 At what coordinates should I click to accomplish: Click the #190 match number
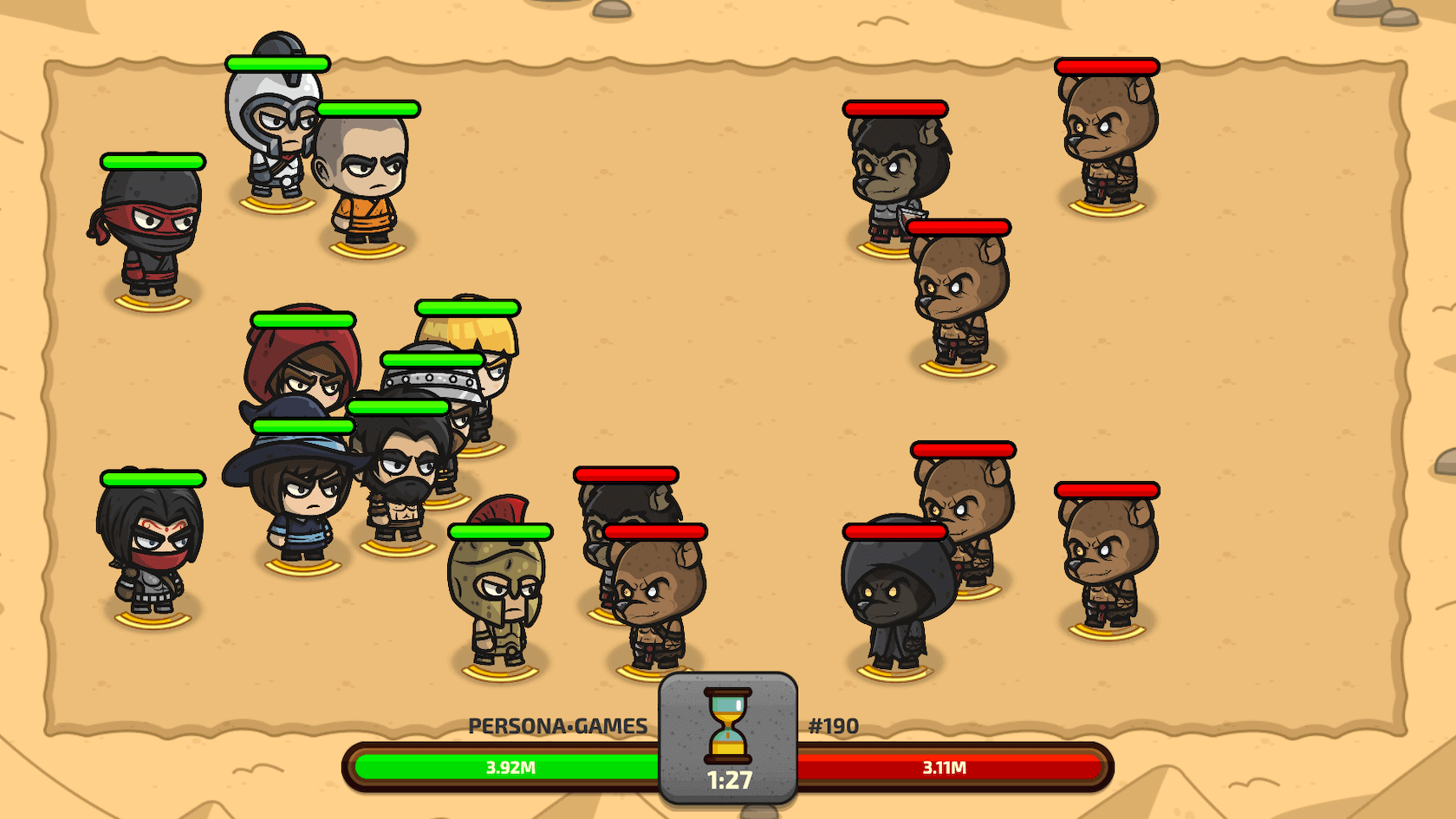coord(832,726)
